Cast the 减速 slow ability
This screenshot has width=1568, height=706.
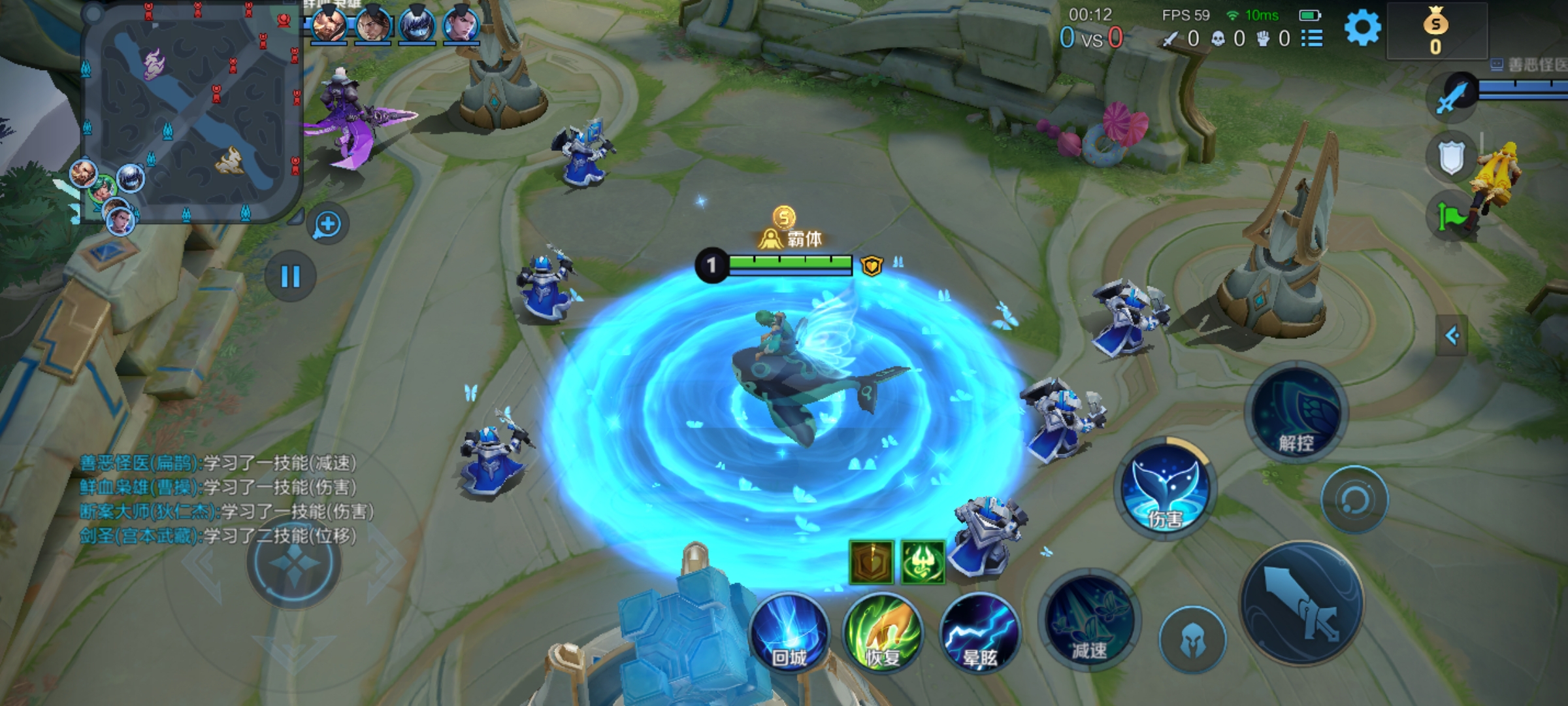pos(1088,621)
